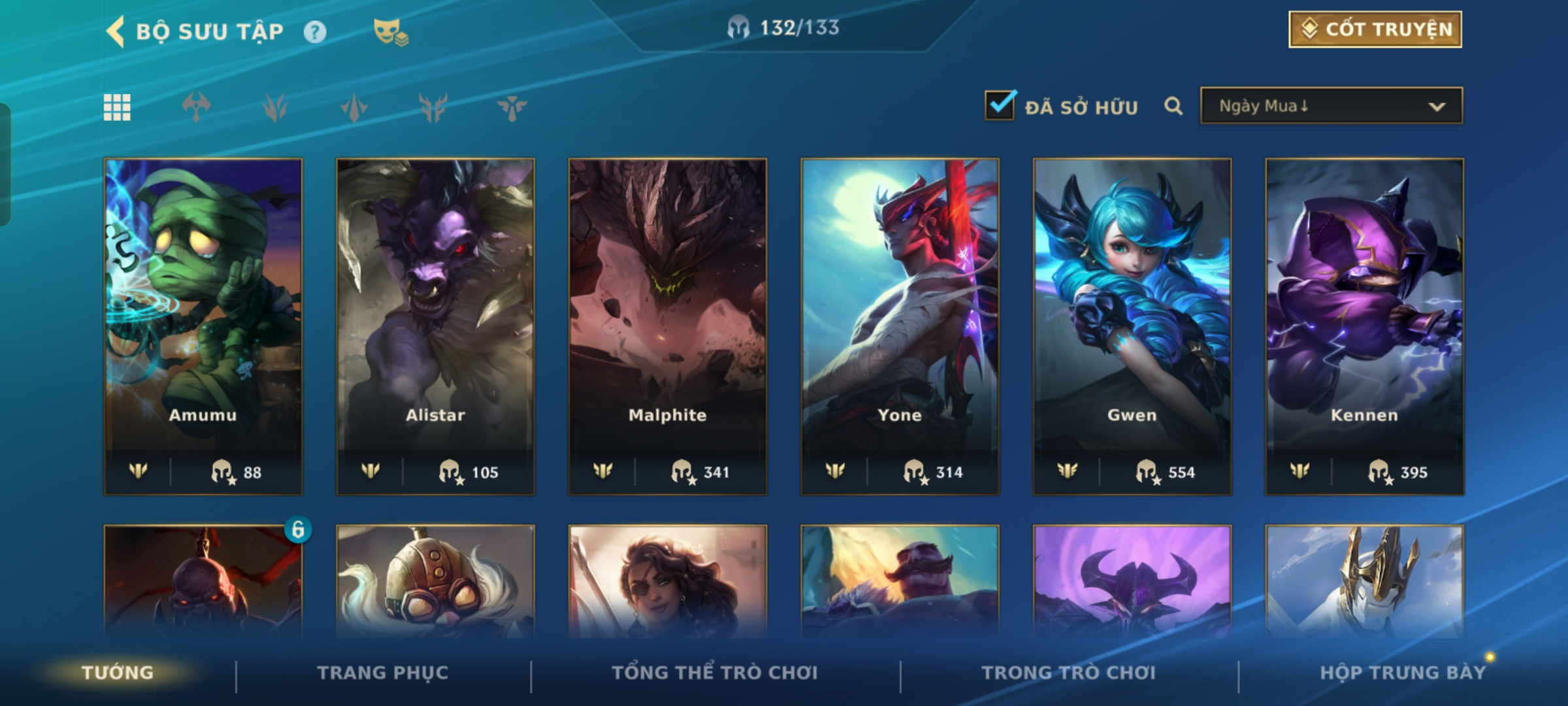Go back from Bộ Sưu Tập screen

click(116, 31)
